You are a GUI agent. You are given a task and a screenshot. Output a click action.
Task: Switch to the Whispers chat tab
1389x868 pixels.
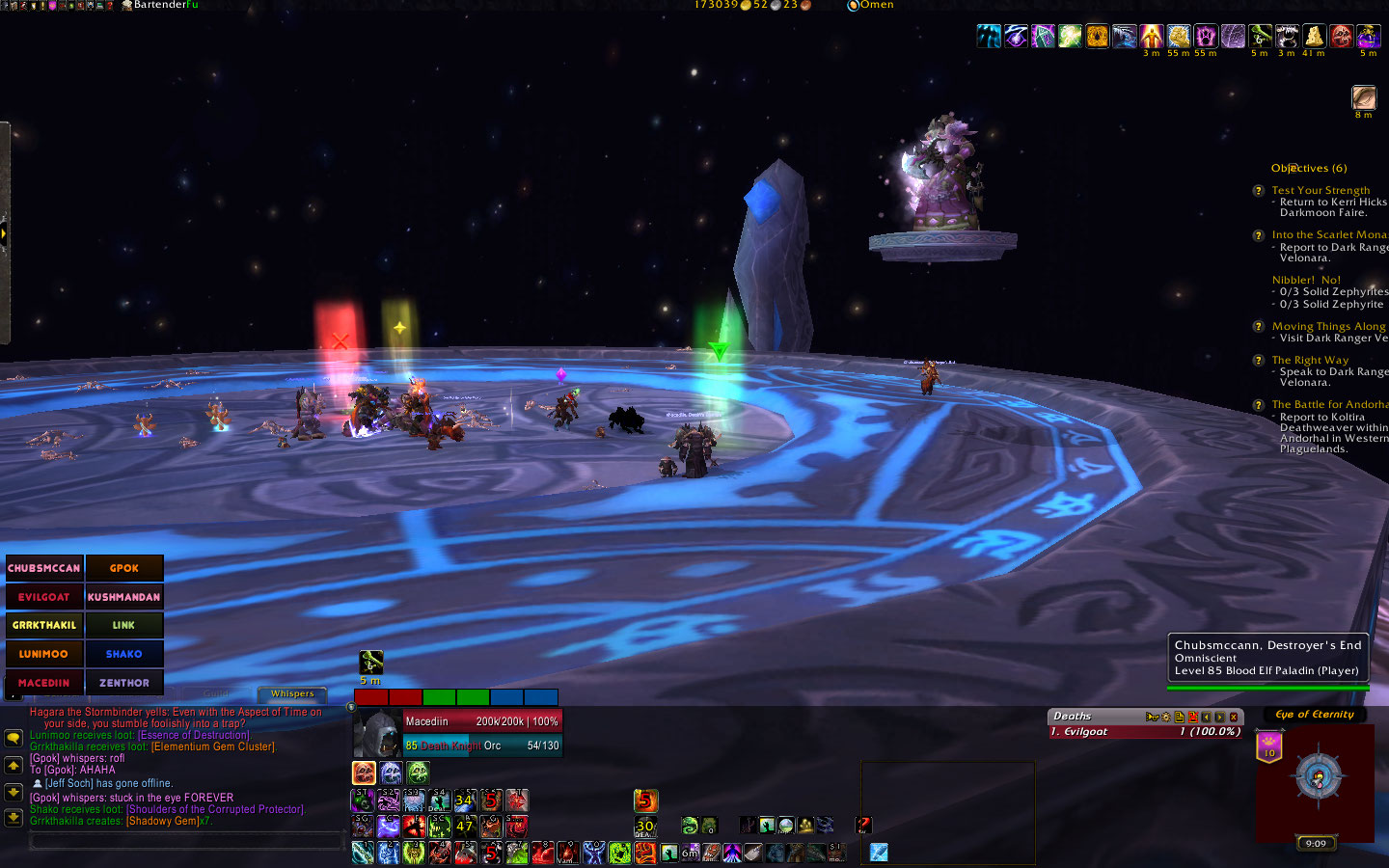(x=292, y=693)
